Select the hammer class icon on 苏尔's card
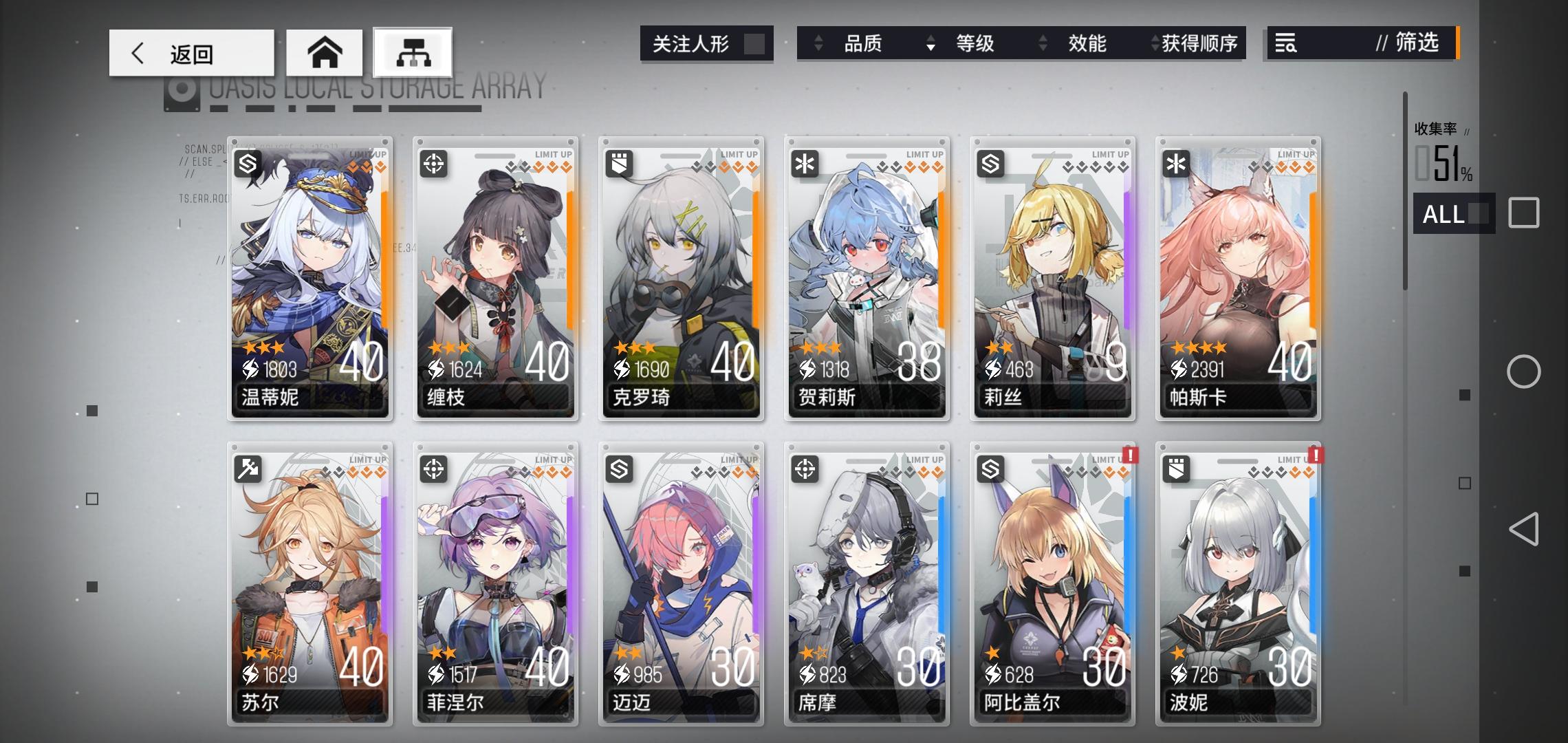The image size is (1568, 743). pos(247,470)
